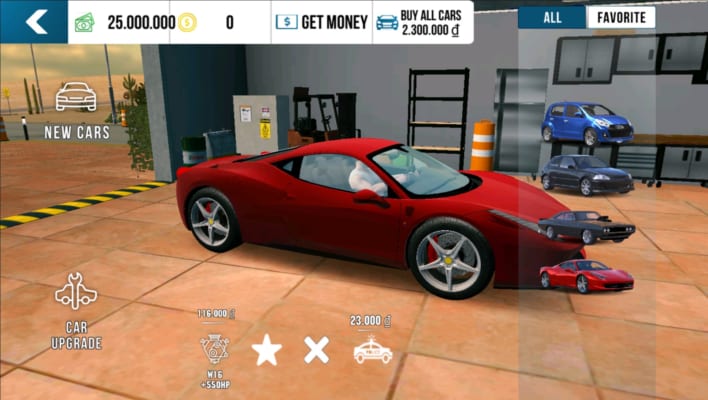Select the blue hatchback thumbnail
The width and height of the screenshot is (708, 400).
point(587,124)
